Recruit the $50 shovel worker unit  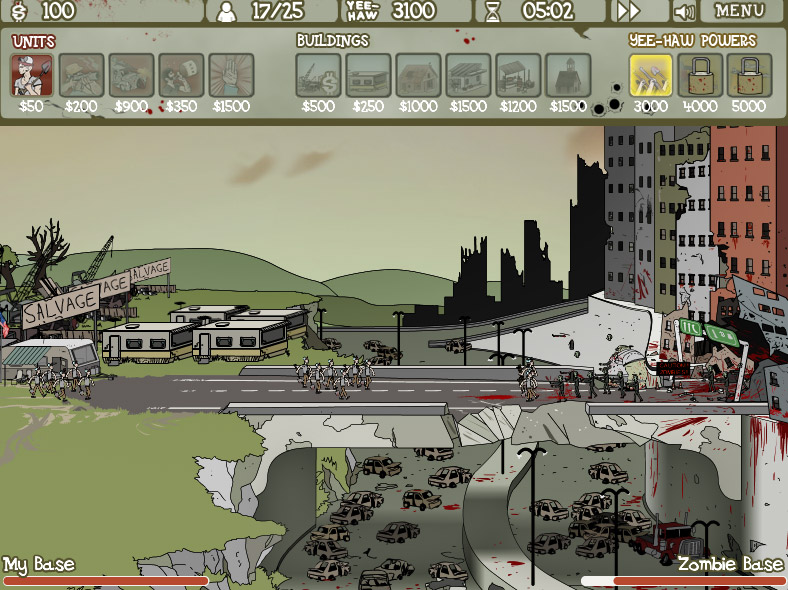pyautogui.click(x=32, y=75)
